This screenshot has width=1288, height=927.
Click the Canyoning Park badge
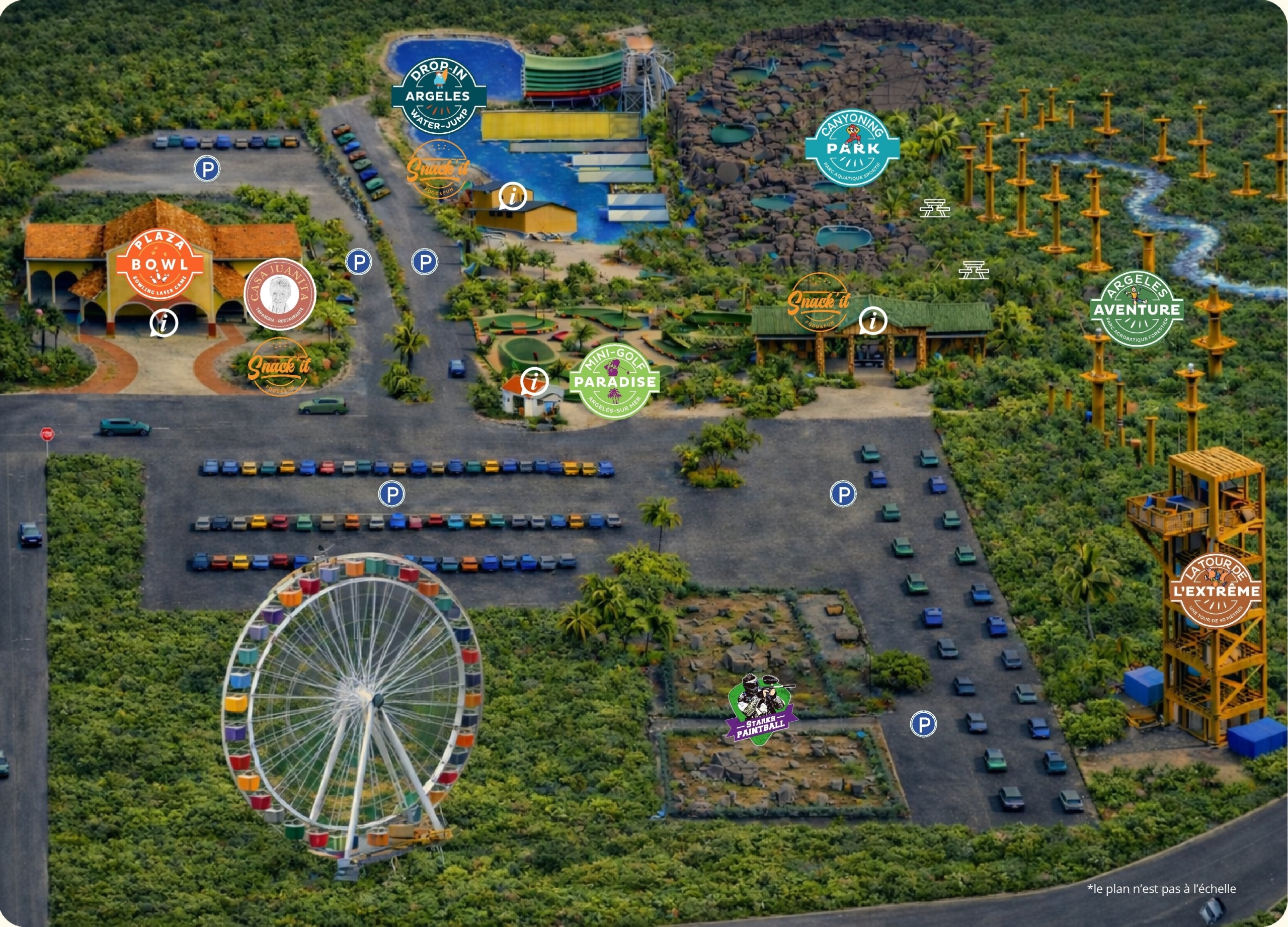click(852, 148)
